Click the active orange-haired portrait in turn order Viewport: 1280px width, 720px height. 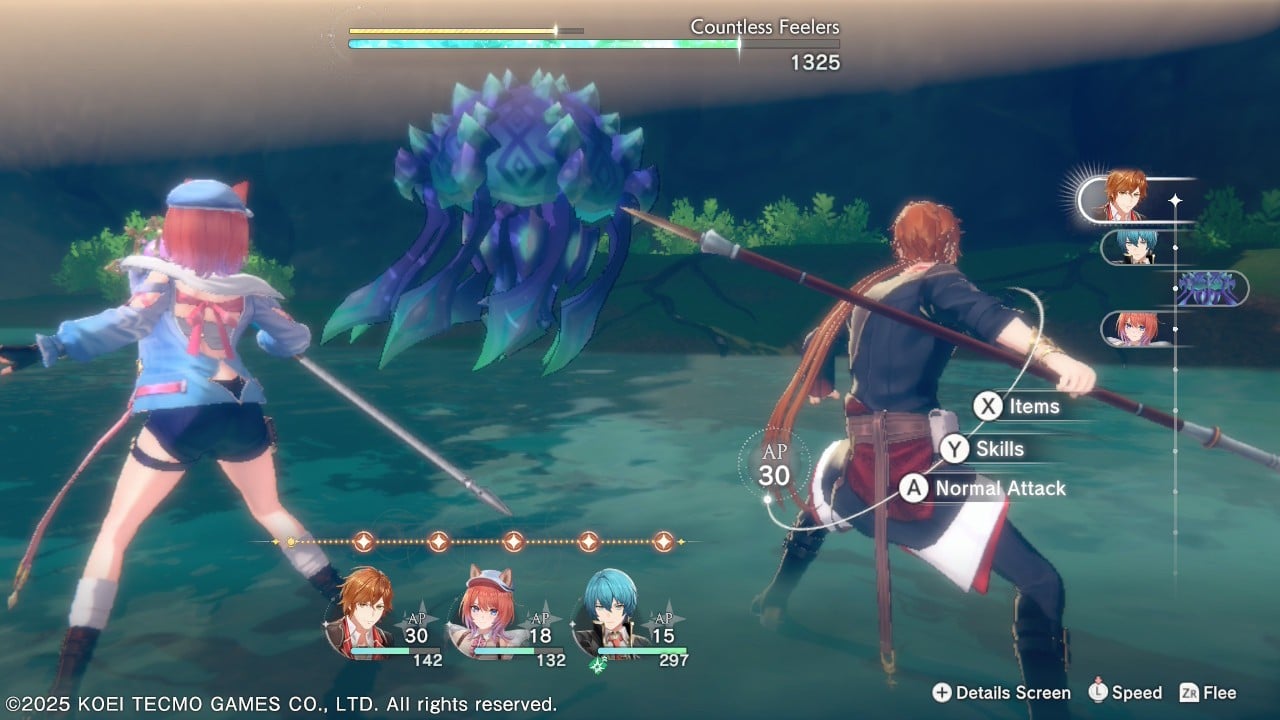[x=1126, y=198]
